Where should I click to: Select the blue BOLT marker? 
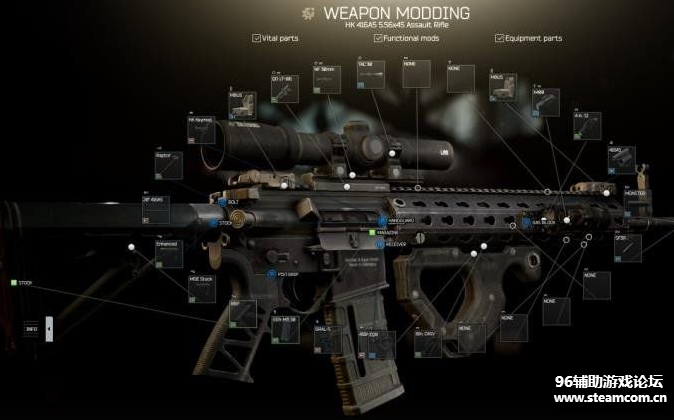pyautogui.click(x=222, y=202)
